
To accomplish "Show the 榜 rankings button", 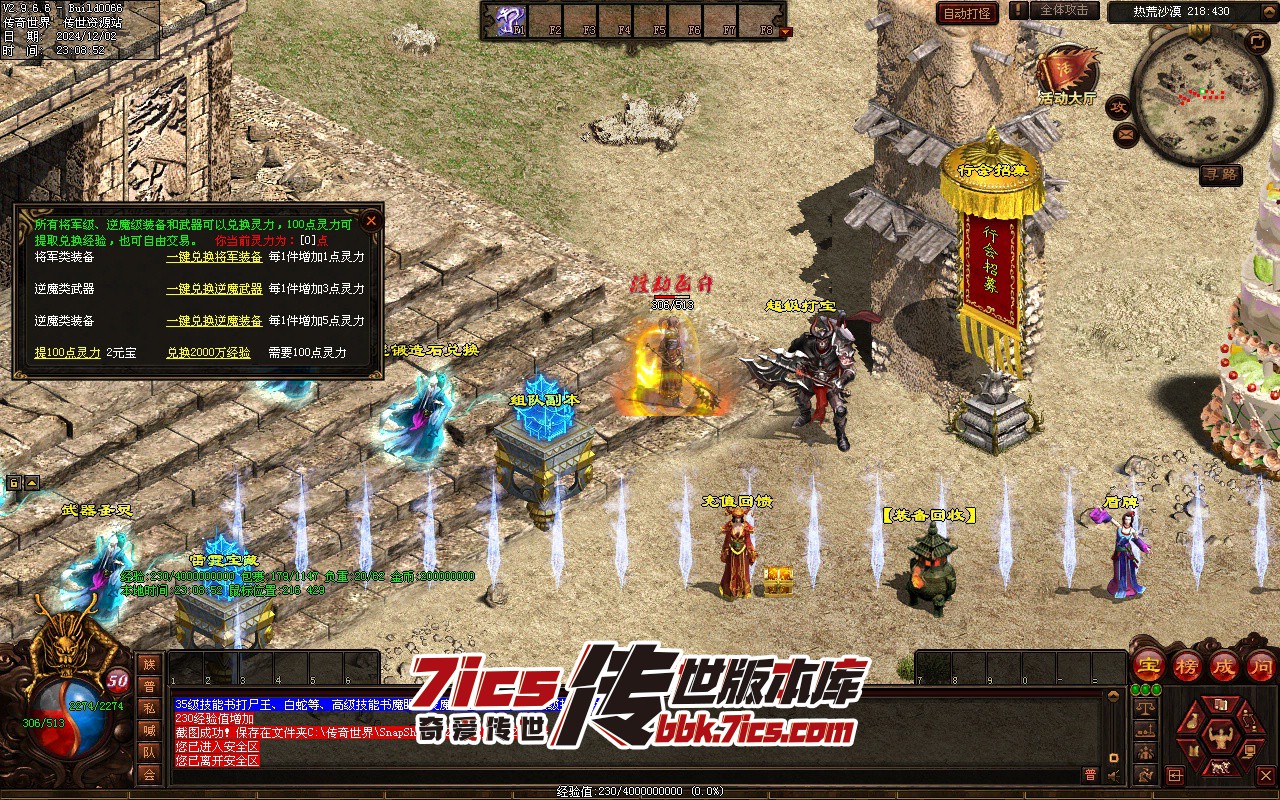I will (1187, 664).
